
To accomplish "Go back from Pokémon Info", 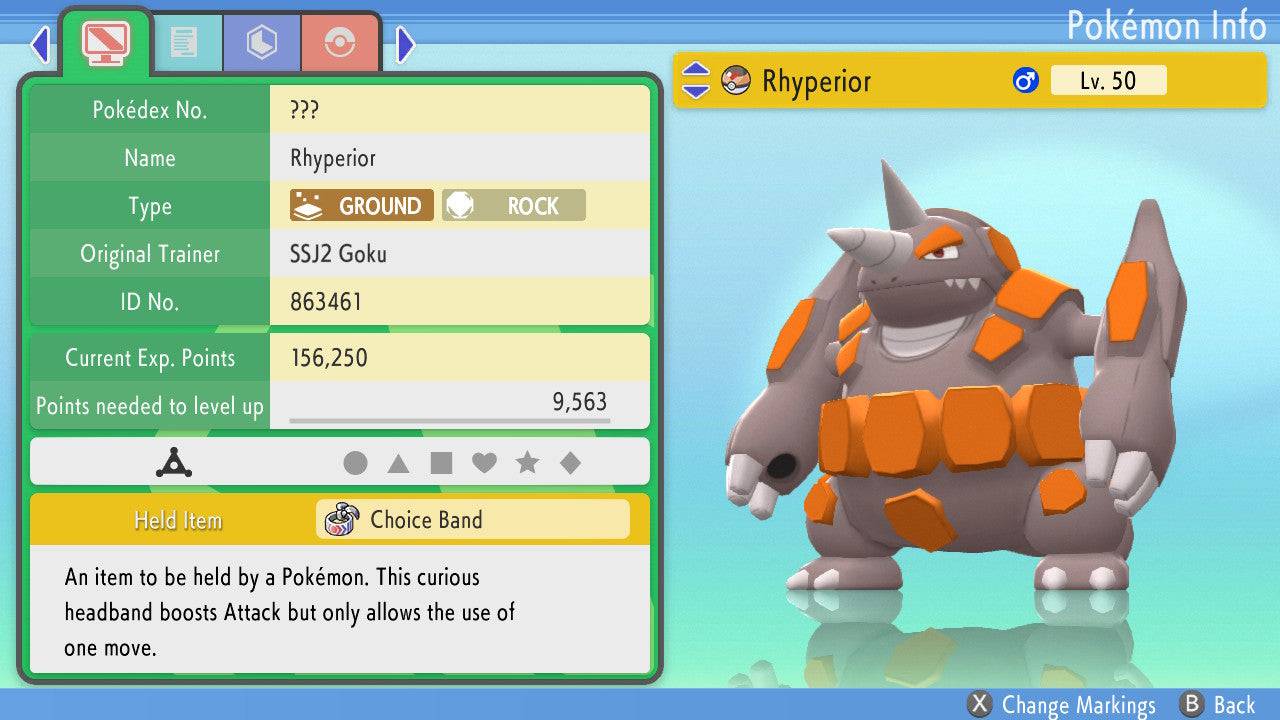I will [x=1218, y=705].
